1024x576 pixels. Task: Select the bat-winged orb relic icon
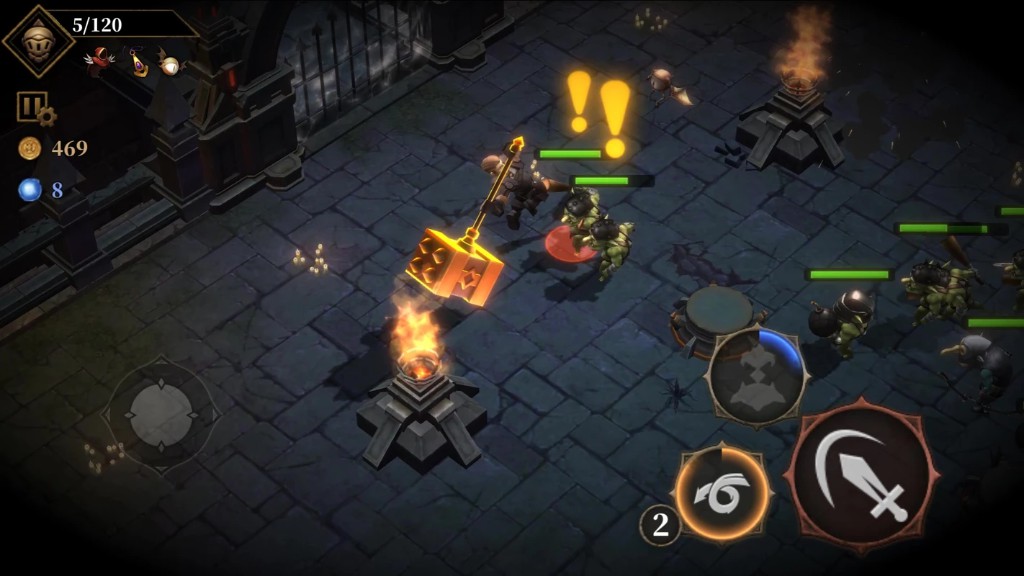(169, 63)
